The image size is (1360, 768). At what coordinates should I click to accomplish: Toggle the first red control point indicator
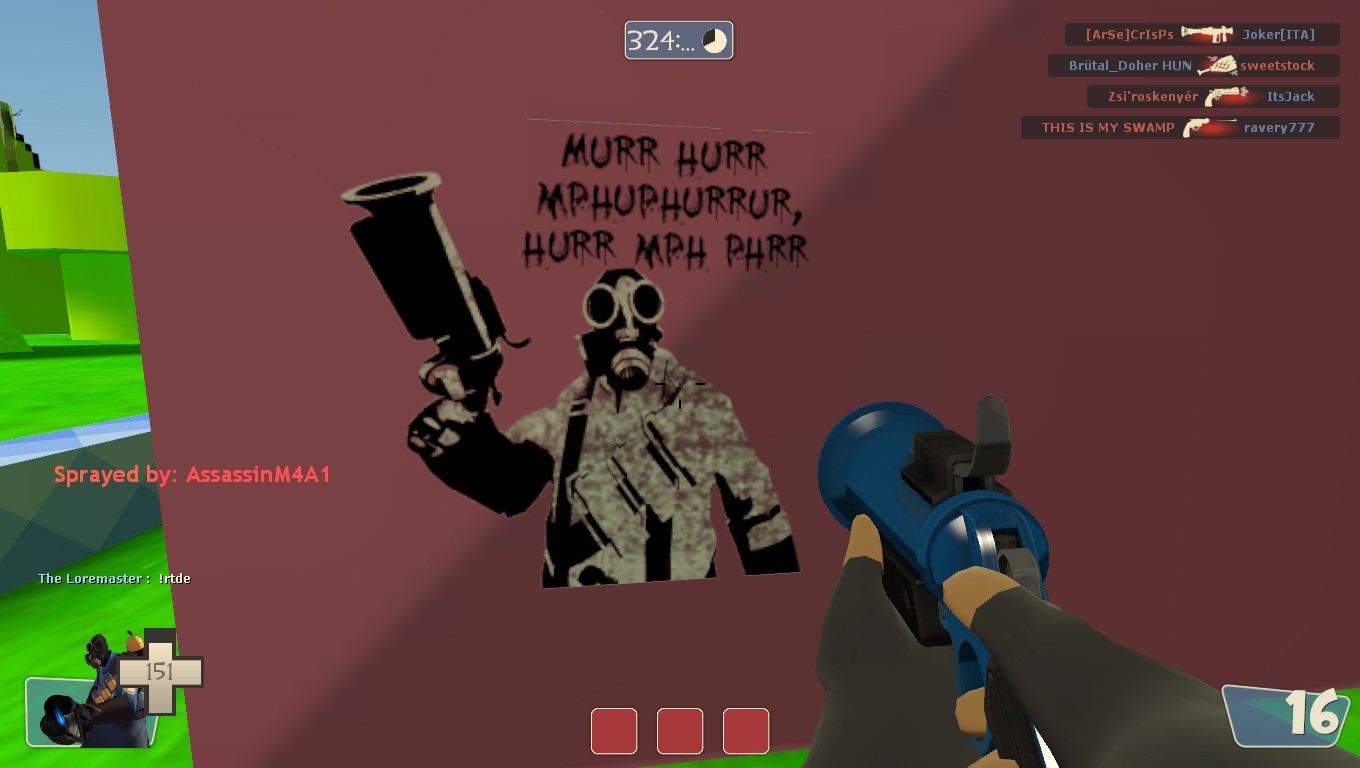click(614, 731)
